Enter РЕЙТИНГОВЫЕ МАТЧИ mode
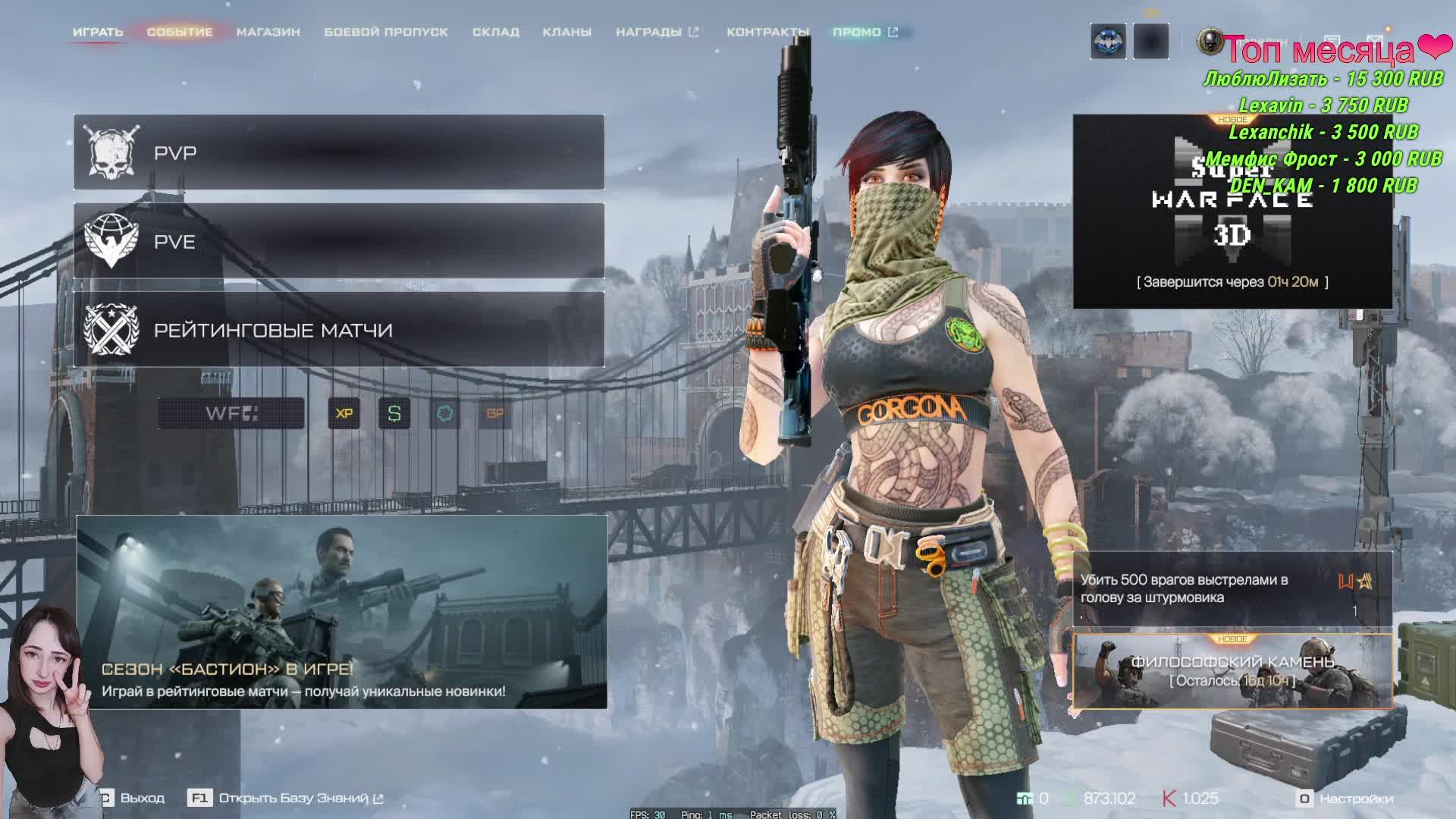1456x819 pixels. [x=339, y=330]
